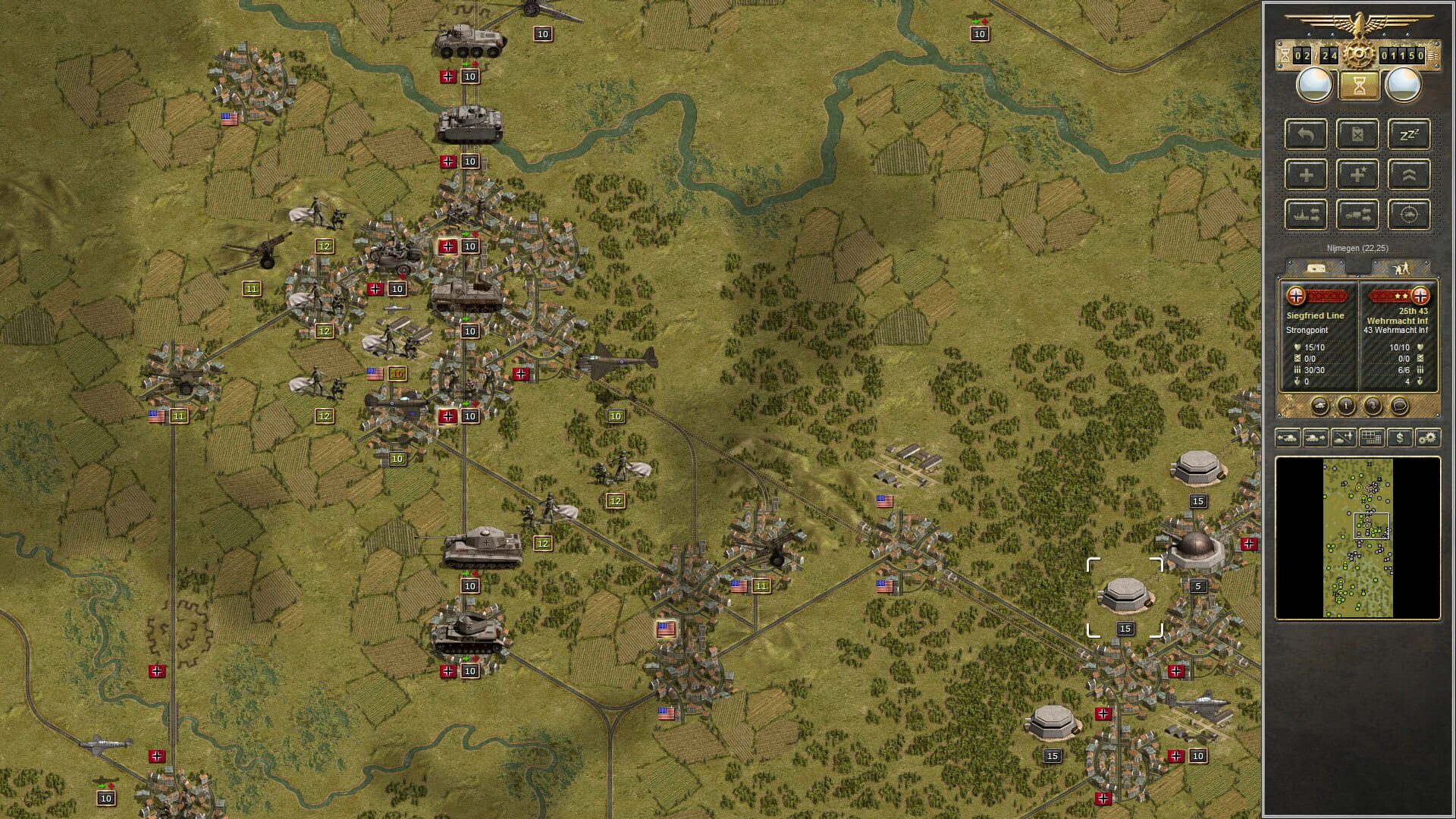The height and width of the screenshot is (819, 1456).
Task: Activate the tank crosshair targeting icon
Action: coord(1410,214)
